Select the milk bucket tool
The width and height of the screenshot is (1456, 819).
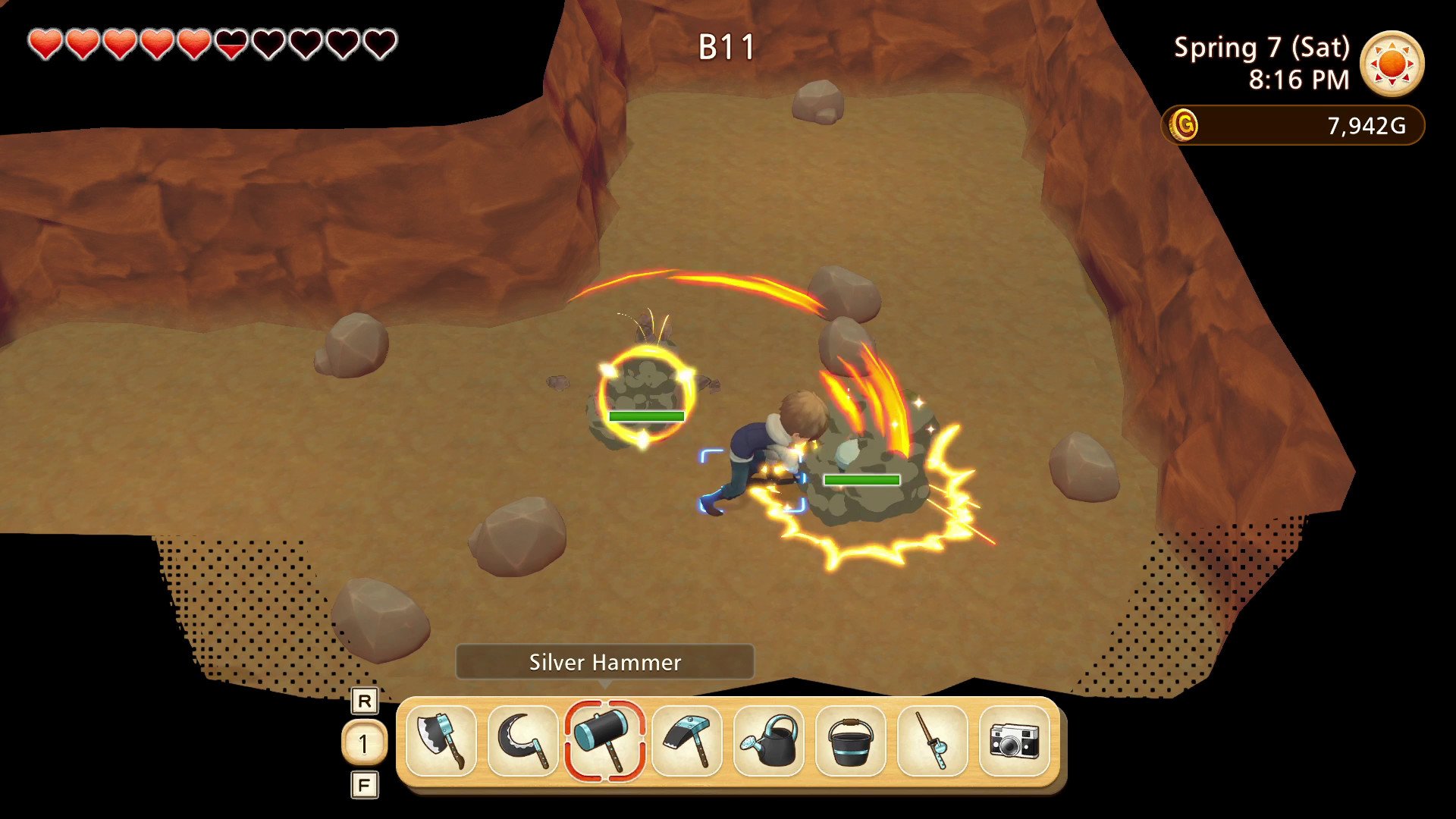[x=850, y=741]
